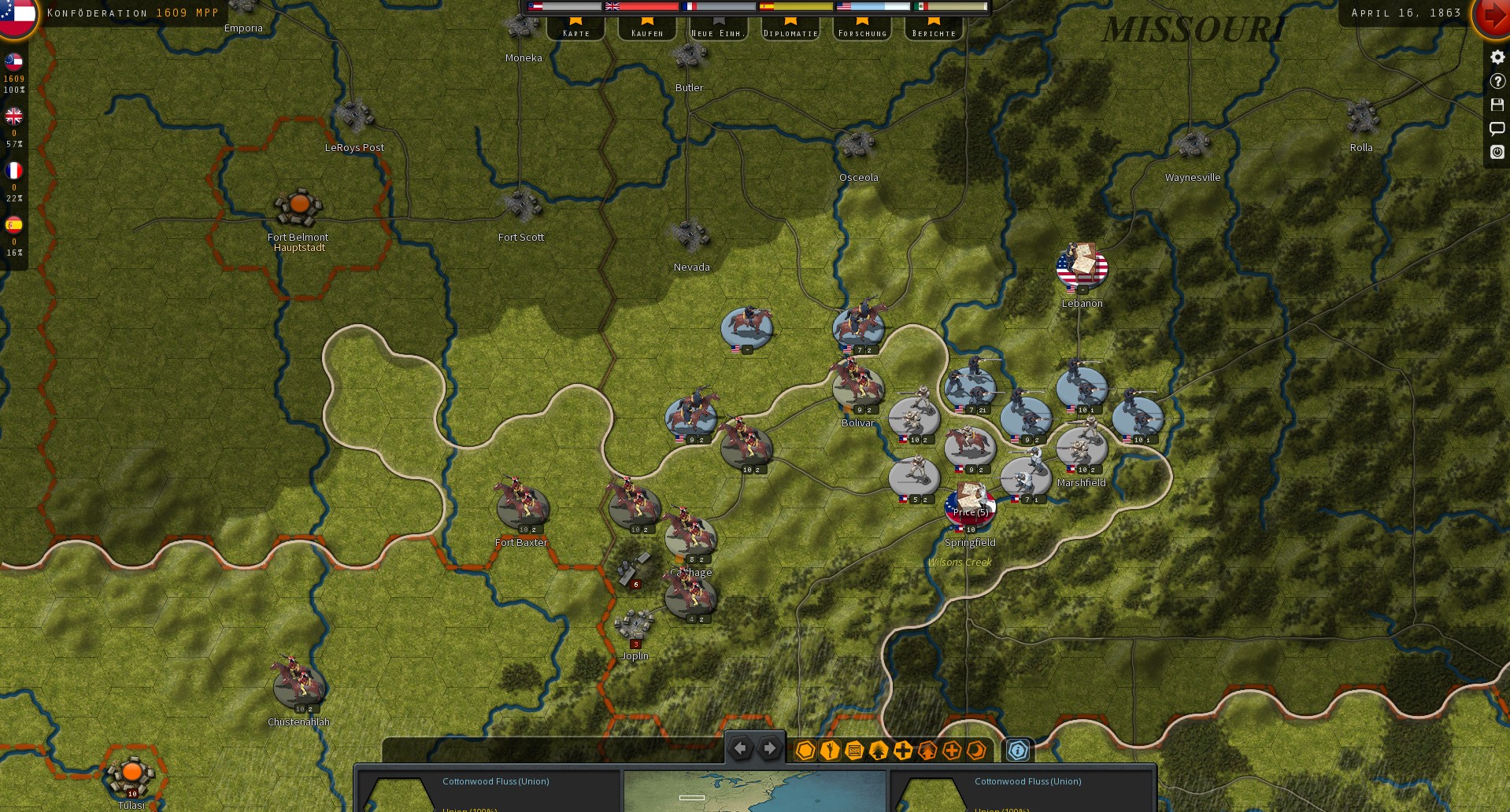Click the Confederate flag portrait top left
Image resolution: width=1510 pixels, height=812 pixels.
click(16, 17)
